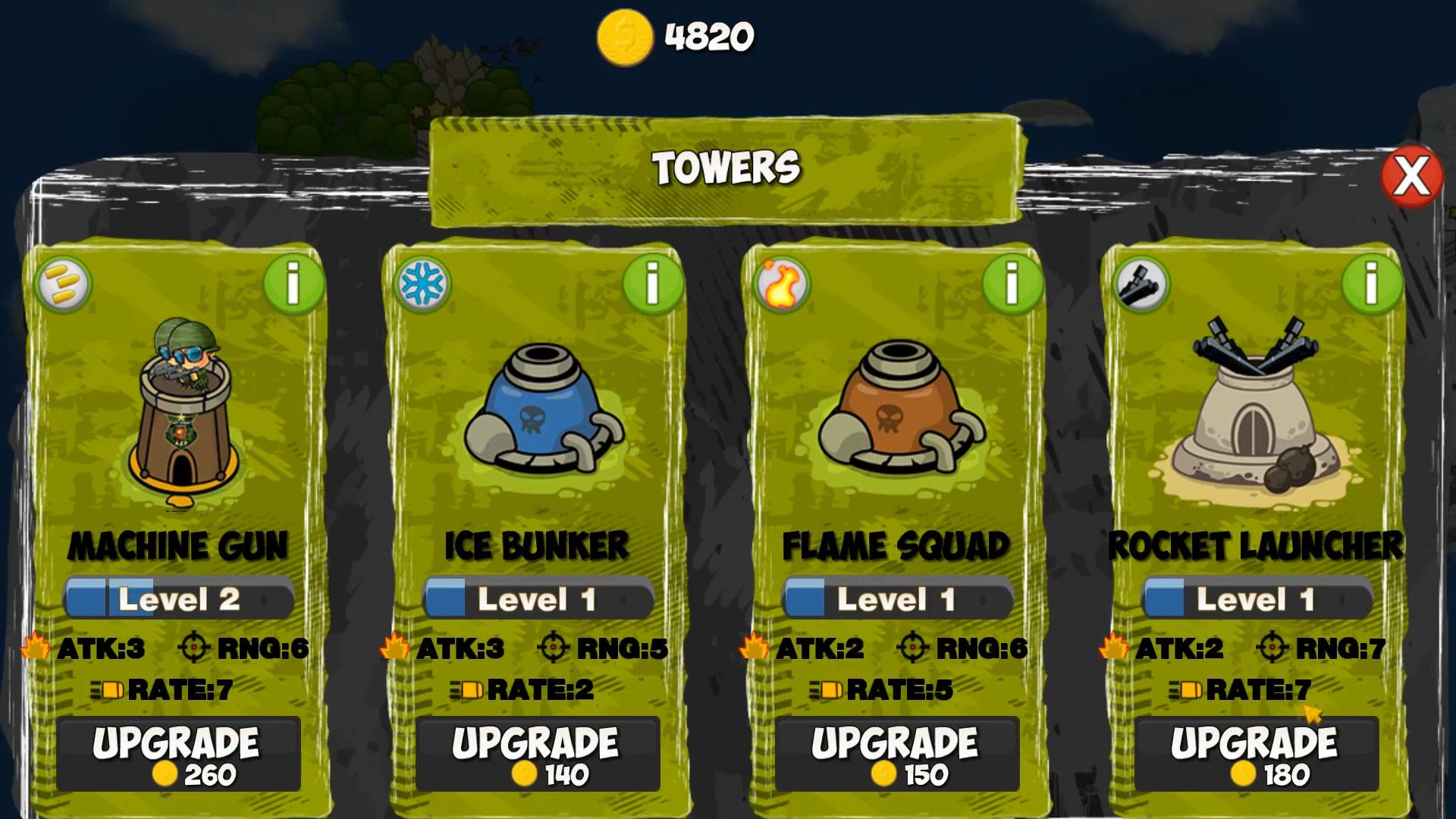Upgrade the Ice Bunker for 140 coins
Viewport: 1456px width, 819px height.
(539, 755)
